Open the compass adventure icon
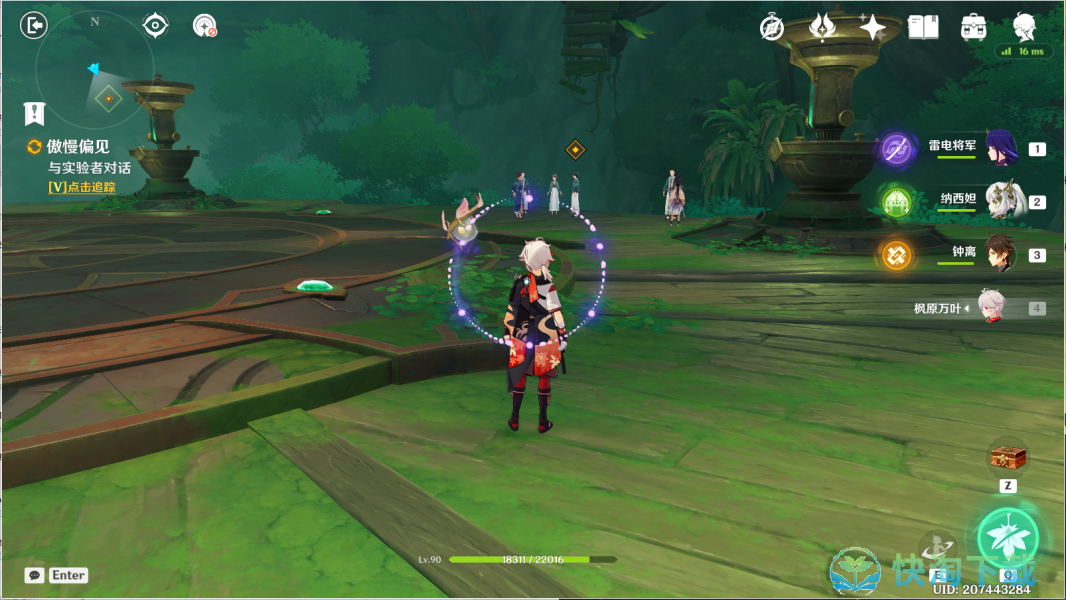The width and height of the screenshot is (1066, 600). tap(771, 28)
